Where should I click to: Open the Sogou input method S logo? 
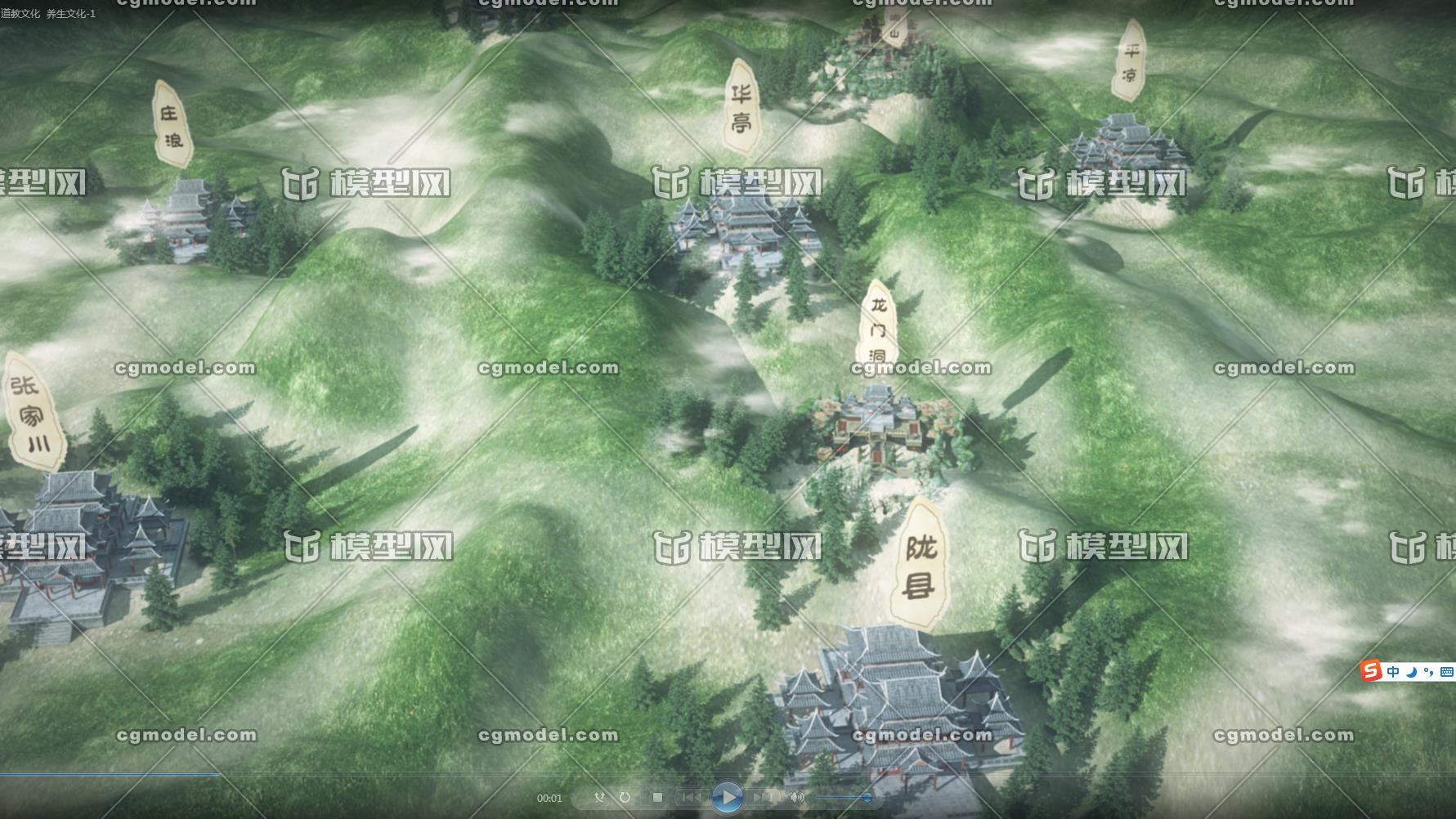(x=1371, y=671)
